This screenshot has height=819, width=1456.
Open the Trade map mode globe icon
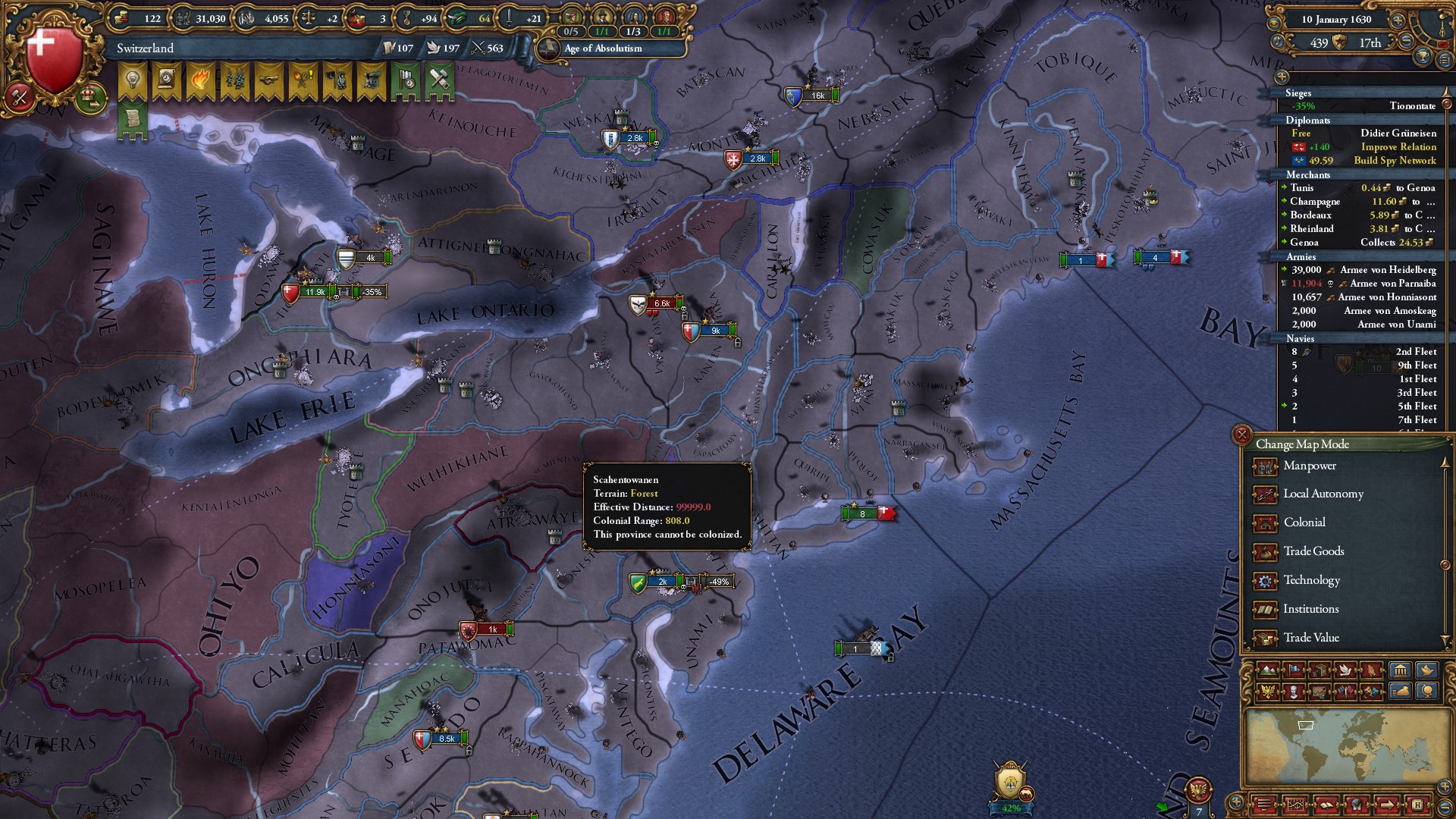click(x=1428, y=691)
